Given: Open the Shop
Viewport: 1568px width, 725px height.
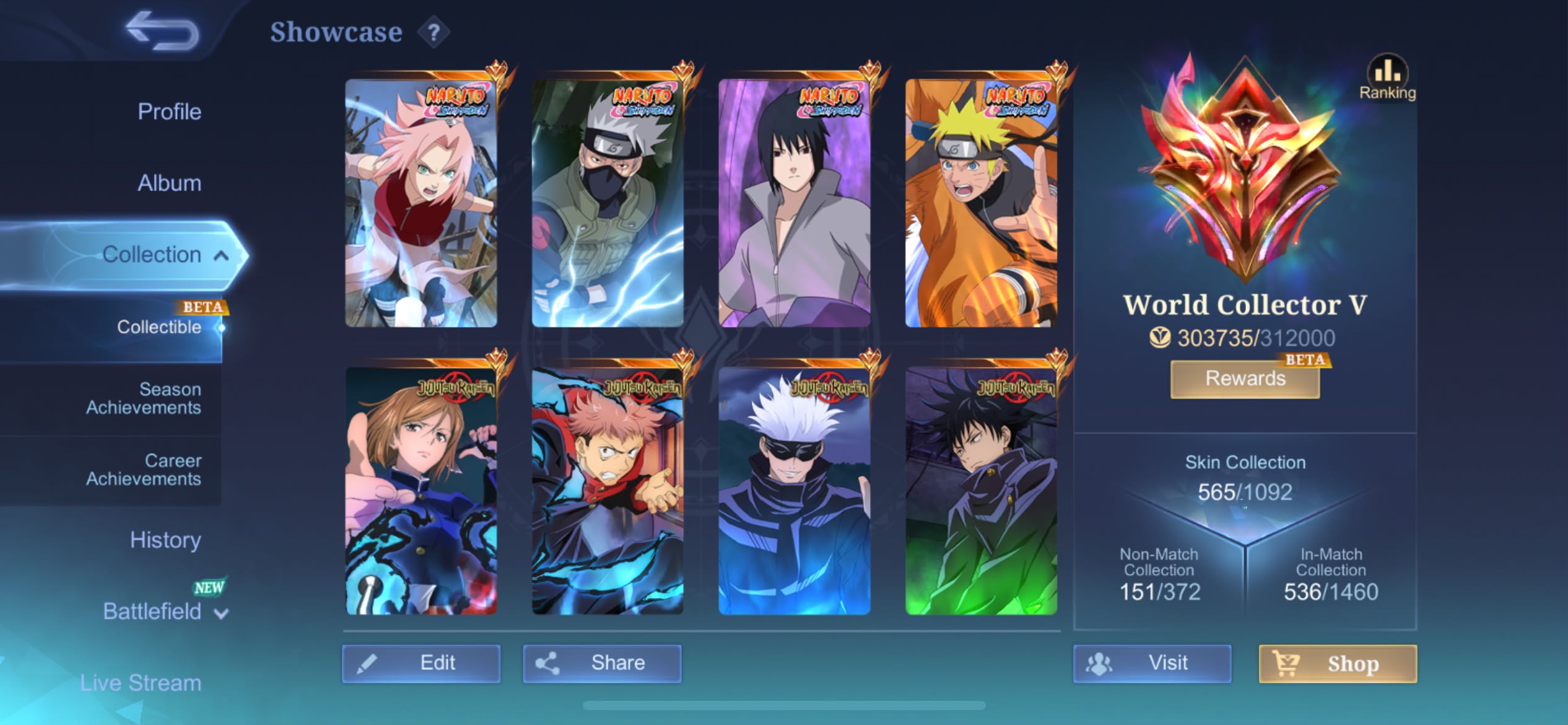Looking at the screenshot, I should (x=1338, y=664).
